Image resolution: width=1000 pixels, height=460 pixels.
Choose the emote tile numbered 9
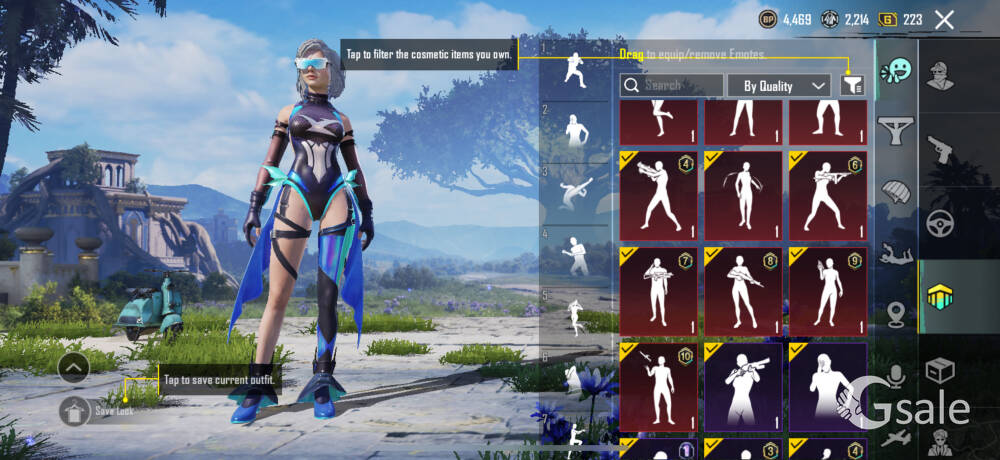(x=827, y=291)
